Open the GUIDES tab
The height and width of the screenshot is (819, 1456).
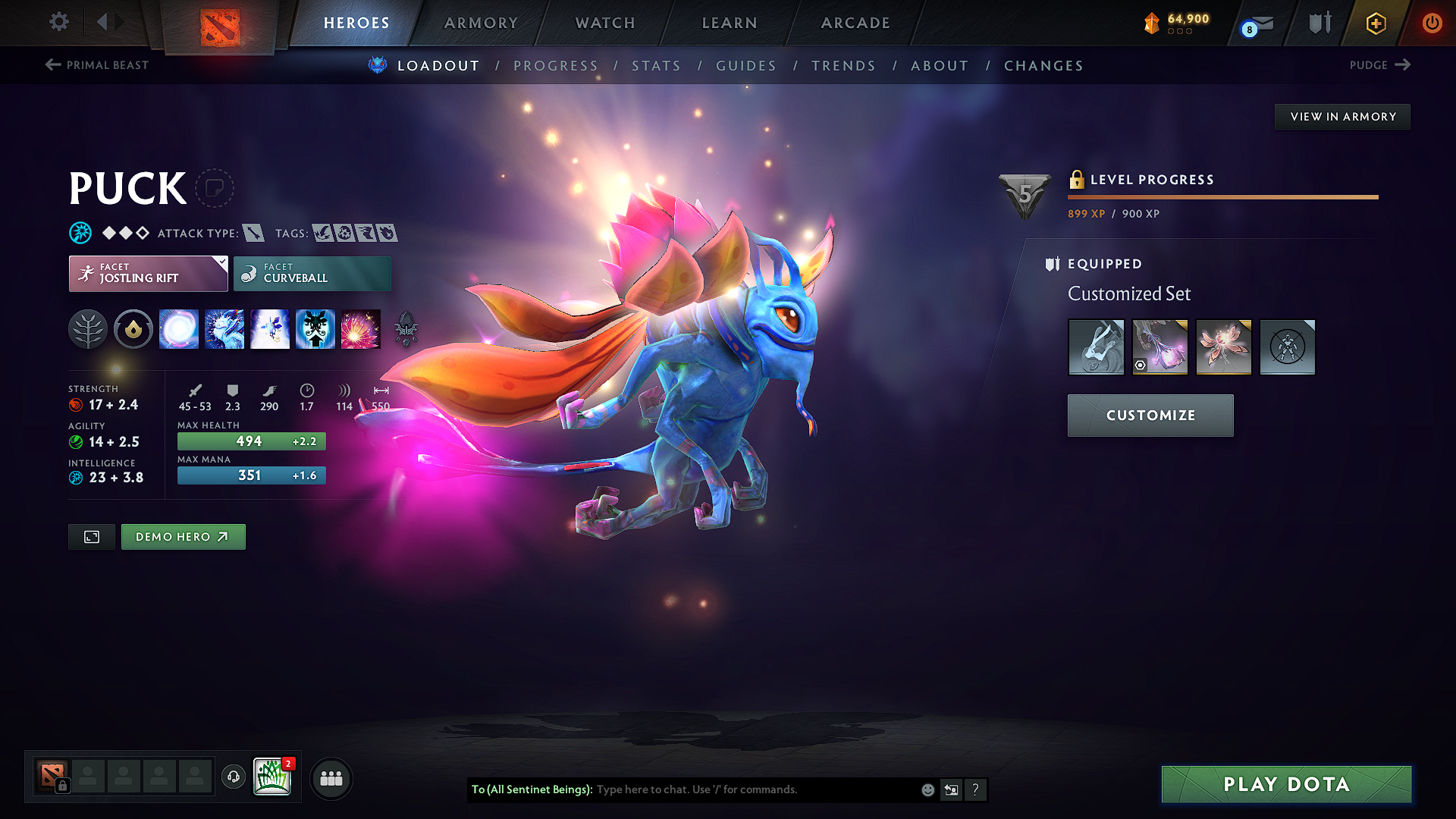[x=746, y=66]
